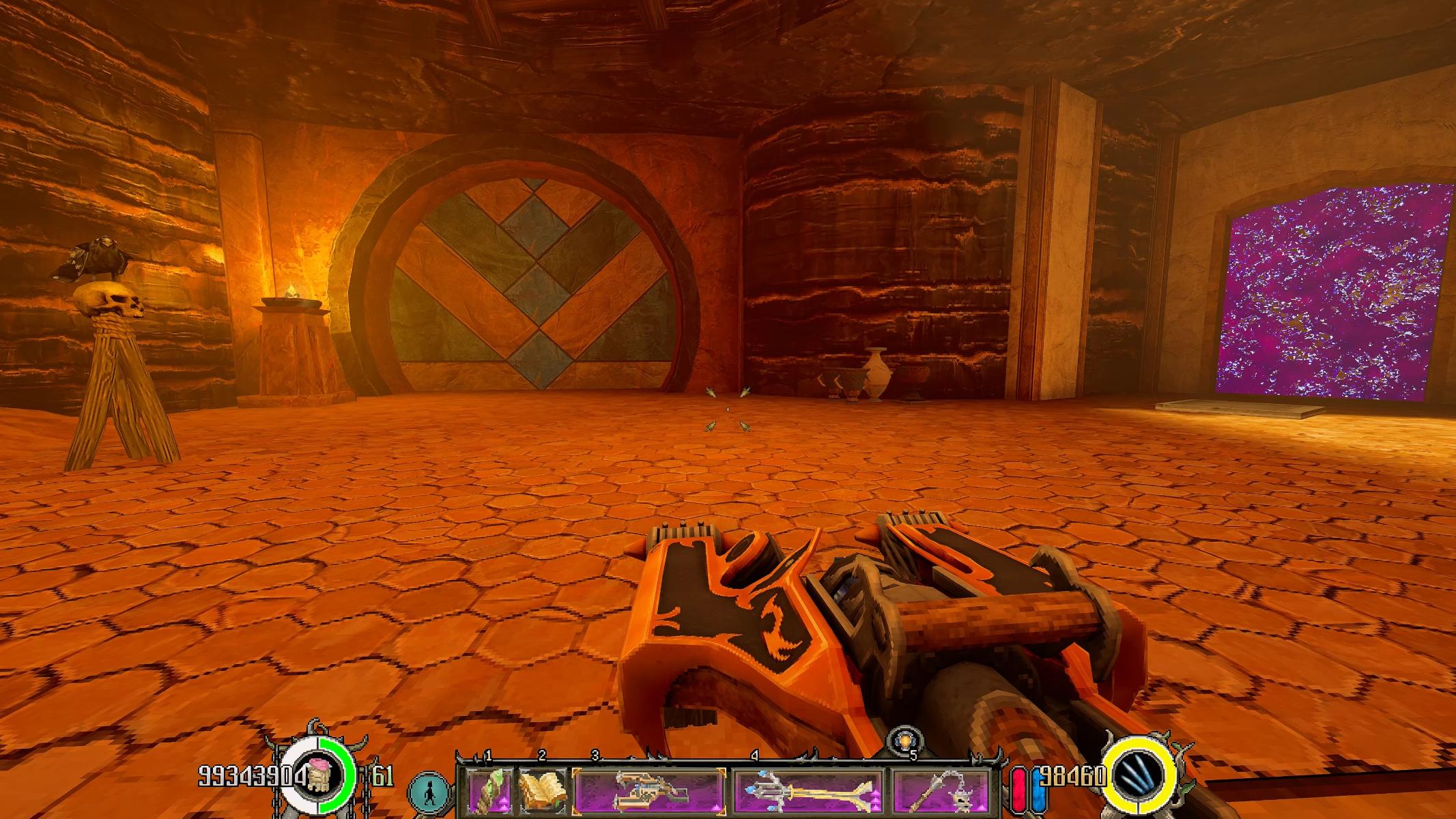The width and height of the screenshot is (1456, 819).
Task: Switch to the golden trident in slot 4
Action: click(x=808, y=790)
